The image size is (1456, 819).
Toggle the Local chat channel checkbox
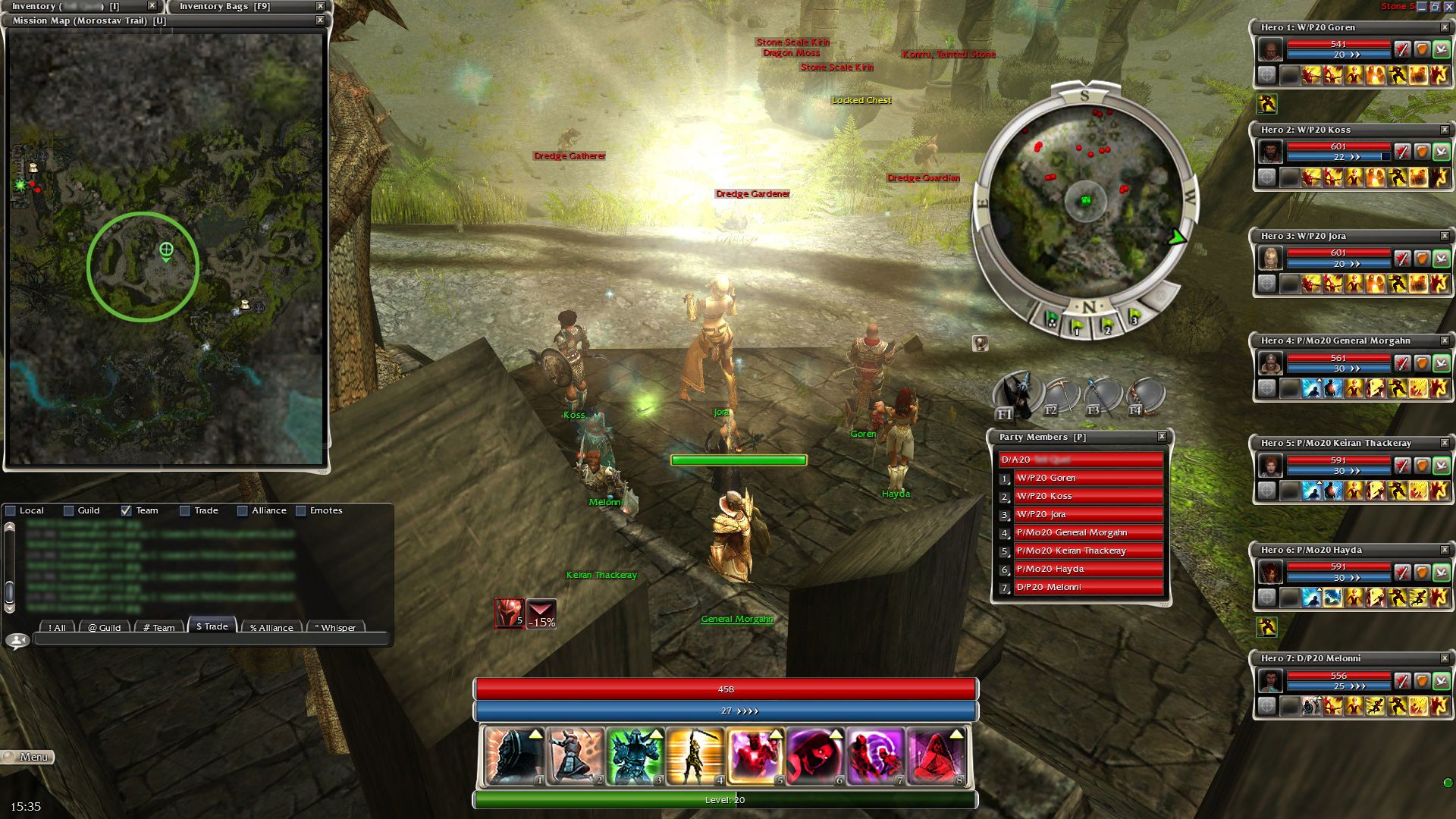coord(11,511)
